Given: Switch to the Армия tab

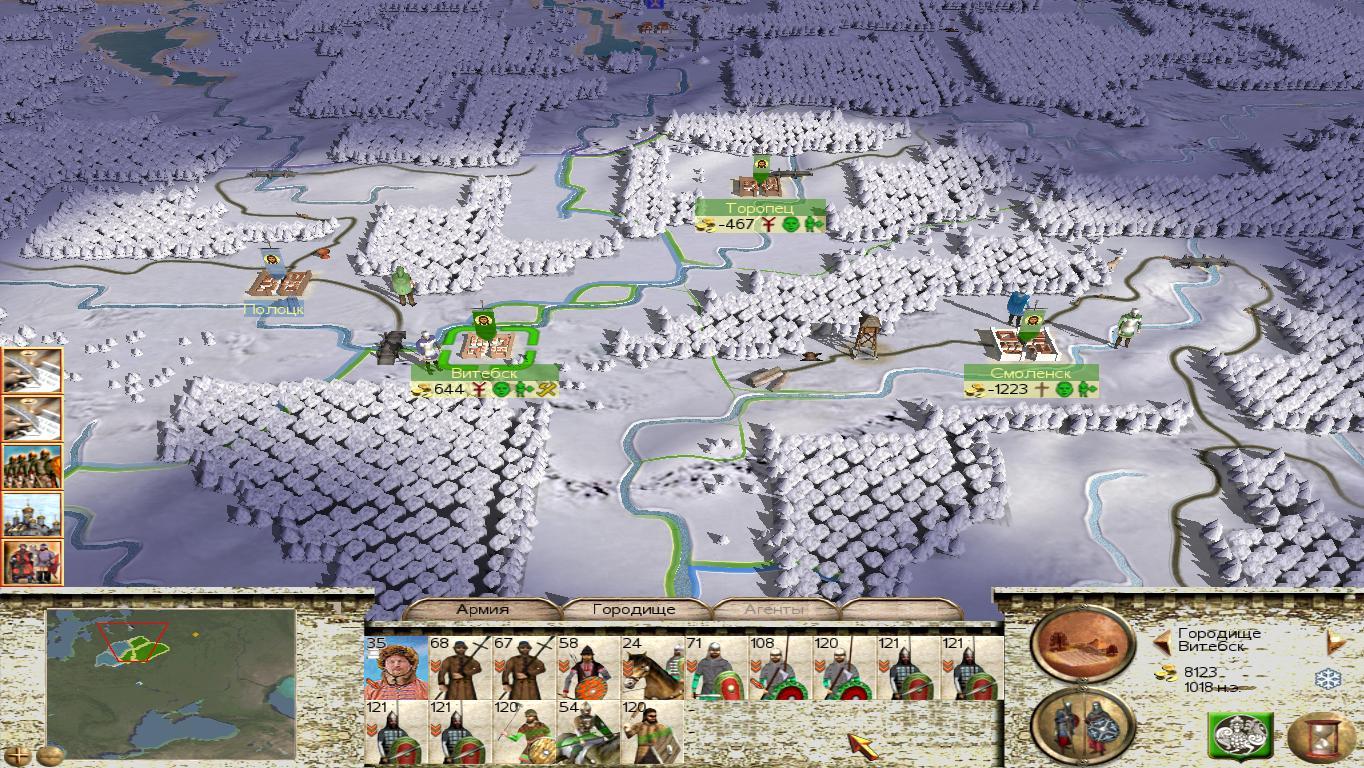Looking at the screenshot, I should tap(483, 609).
